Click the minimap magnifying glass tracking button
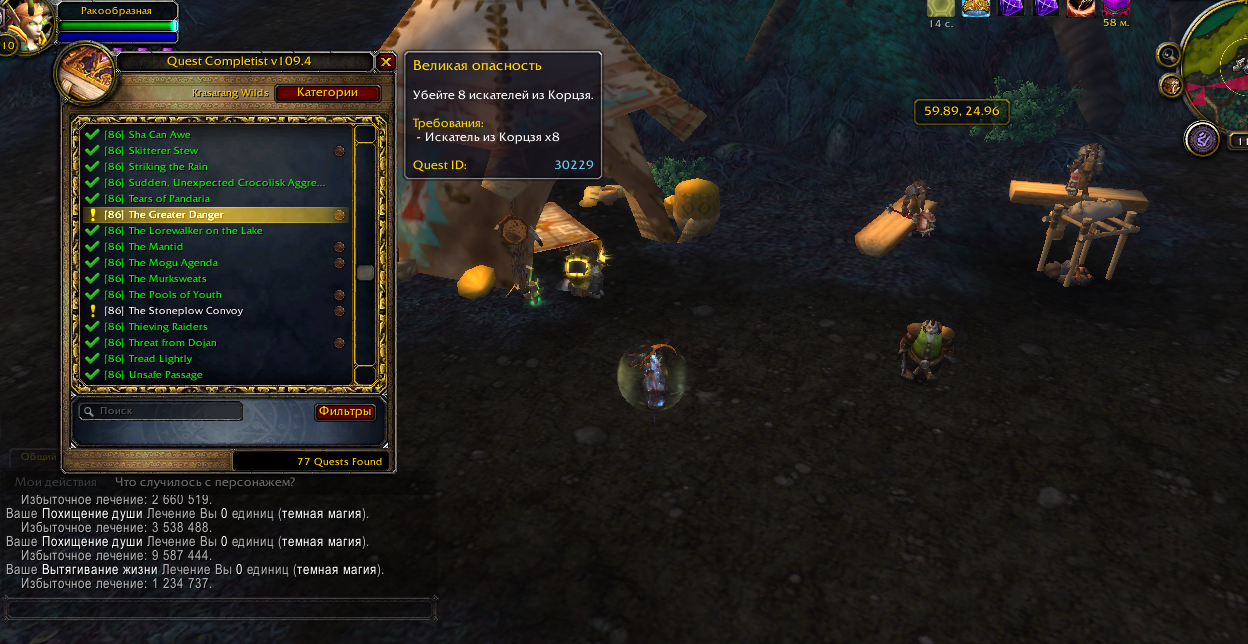 tap(1168, 53)
